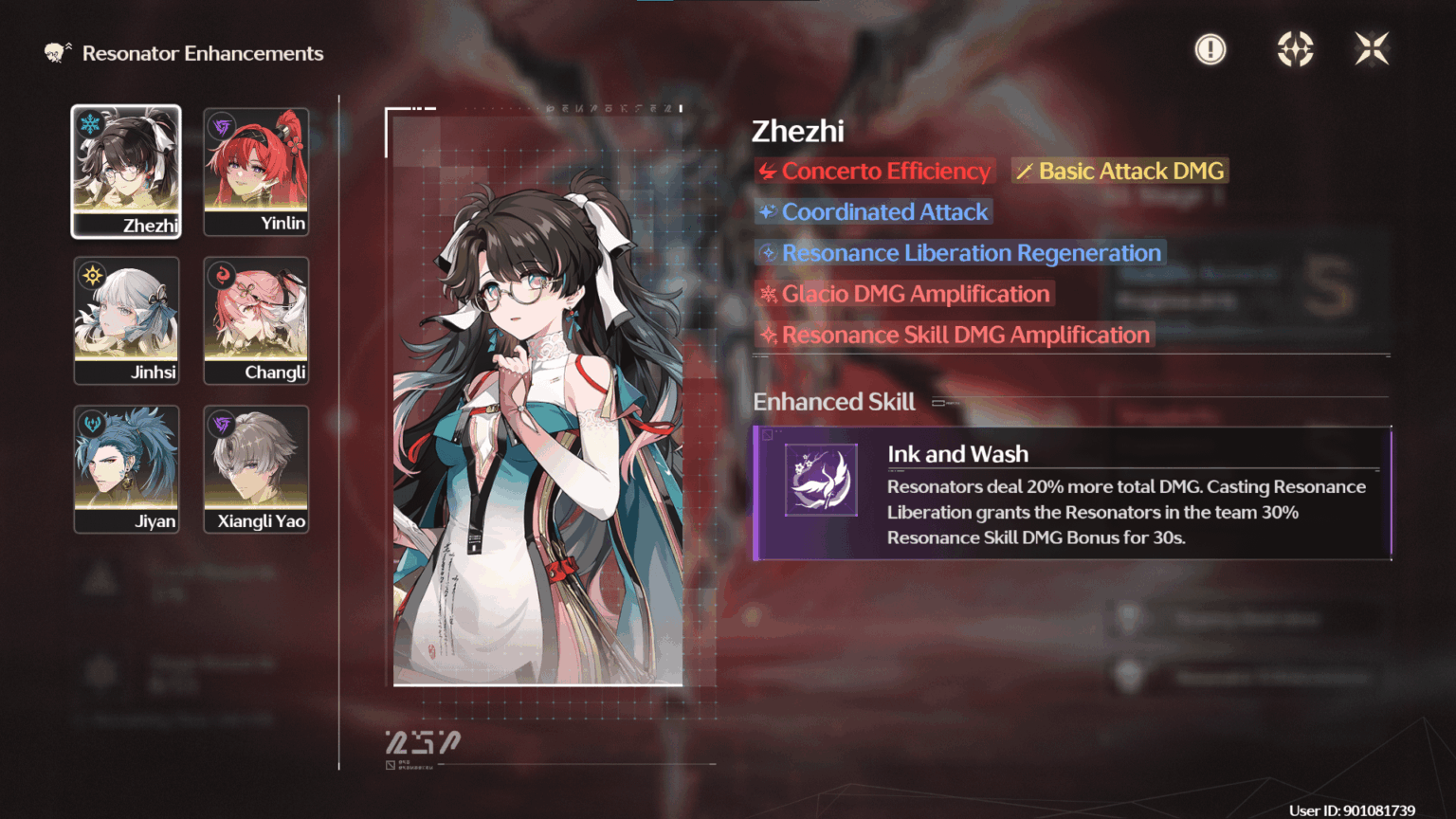This screenshot has width=1456, height=819.
Task: Click the Fusion icon on Changli's portrait
Action: [219, 274]
